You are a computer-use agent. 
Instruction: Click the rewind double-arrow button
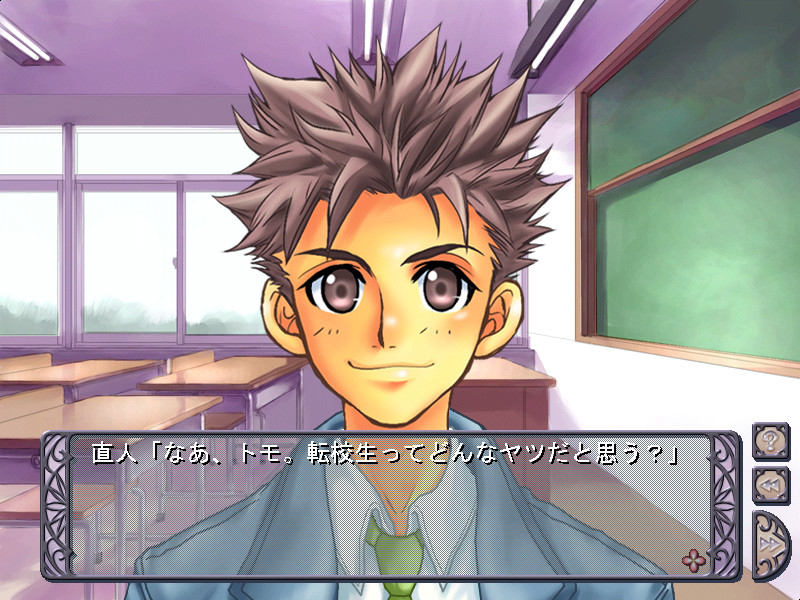point(771,484)
